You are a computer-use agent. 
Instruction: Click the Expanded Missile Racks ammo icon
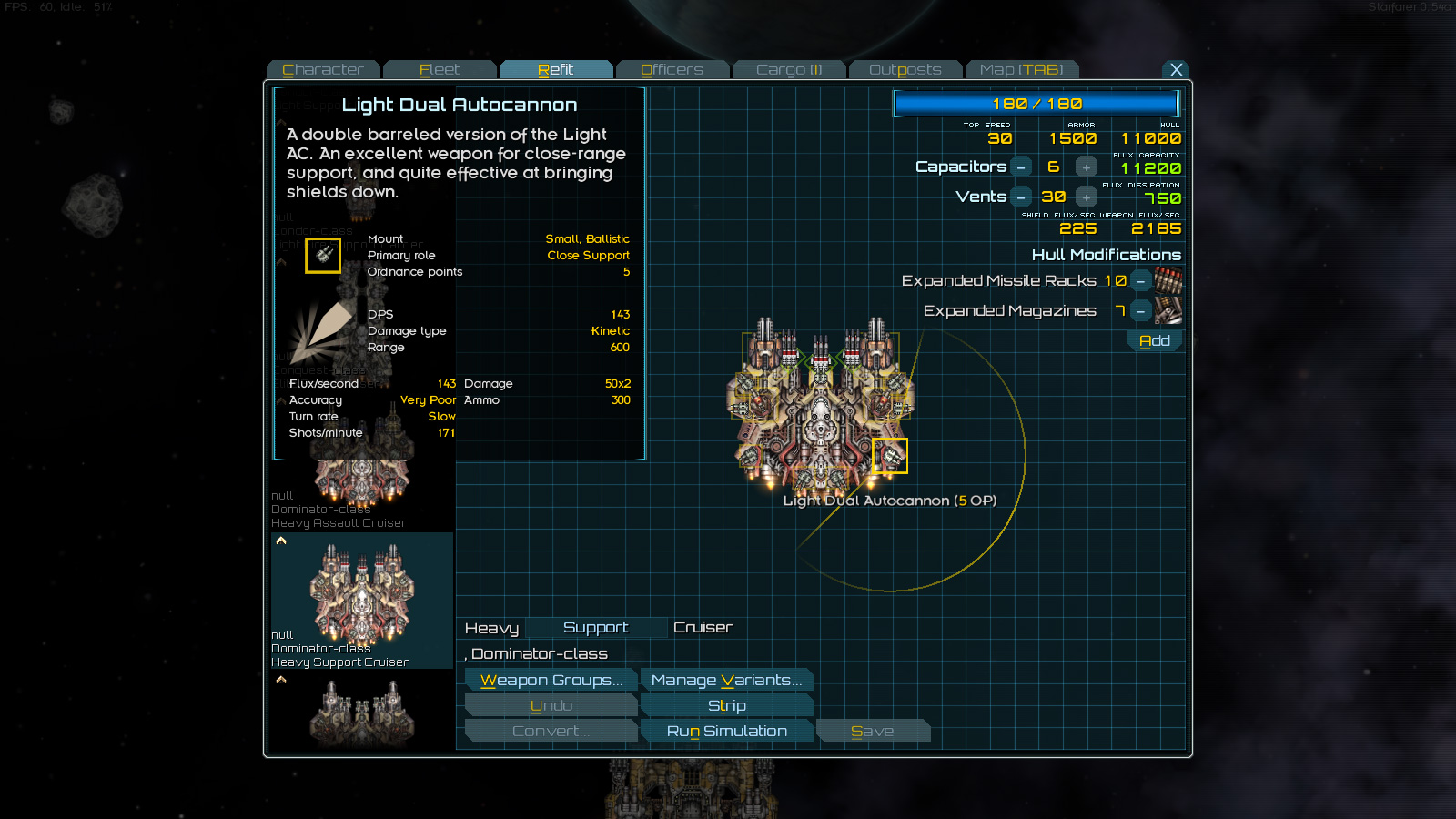1168,281
